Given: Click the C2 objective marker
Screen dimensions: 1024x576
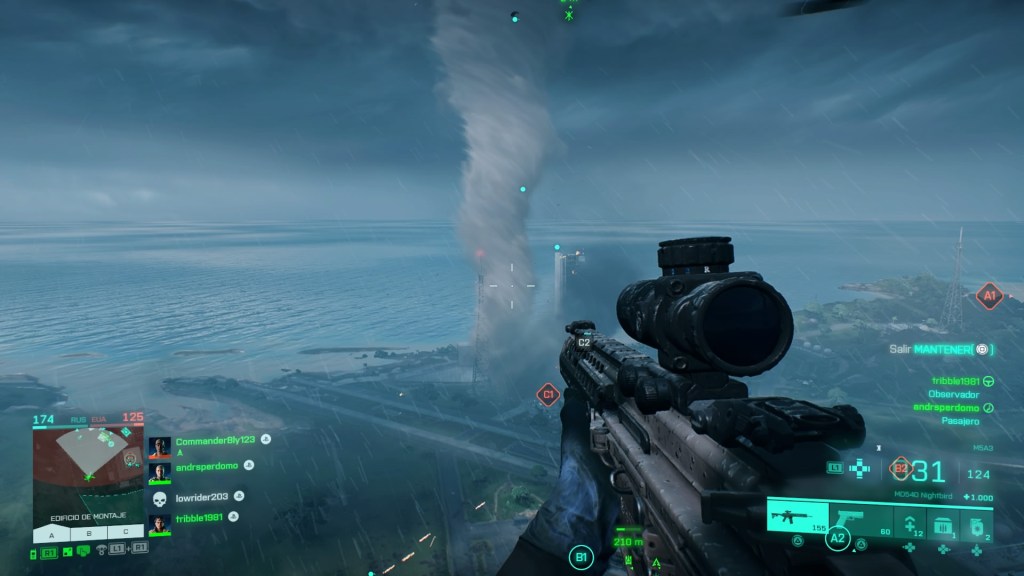Looking at the screenshot, I should click(x=584, y=342).
